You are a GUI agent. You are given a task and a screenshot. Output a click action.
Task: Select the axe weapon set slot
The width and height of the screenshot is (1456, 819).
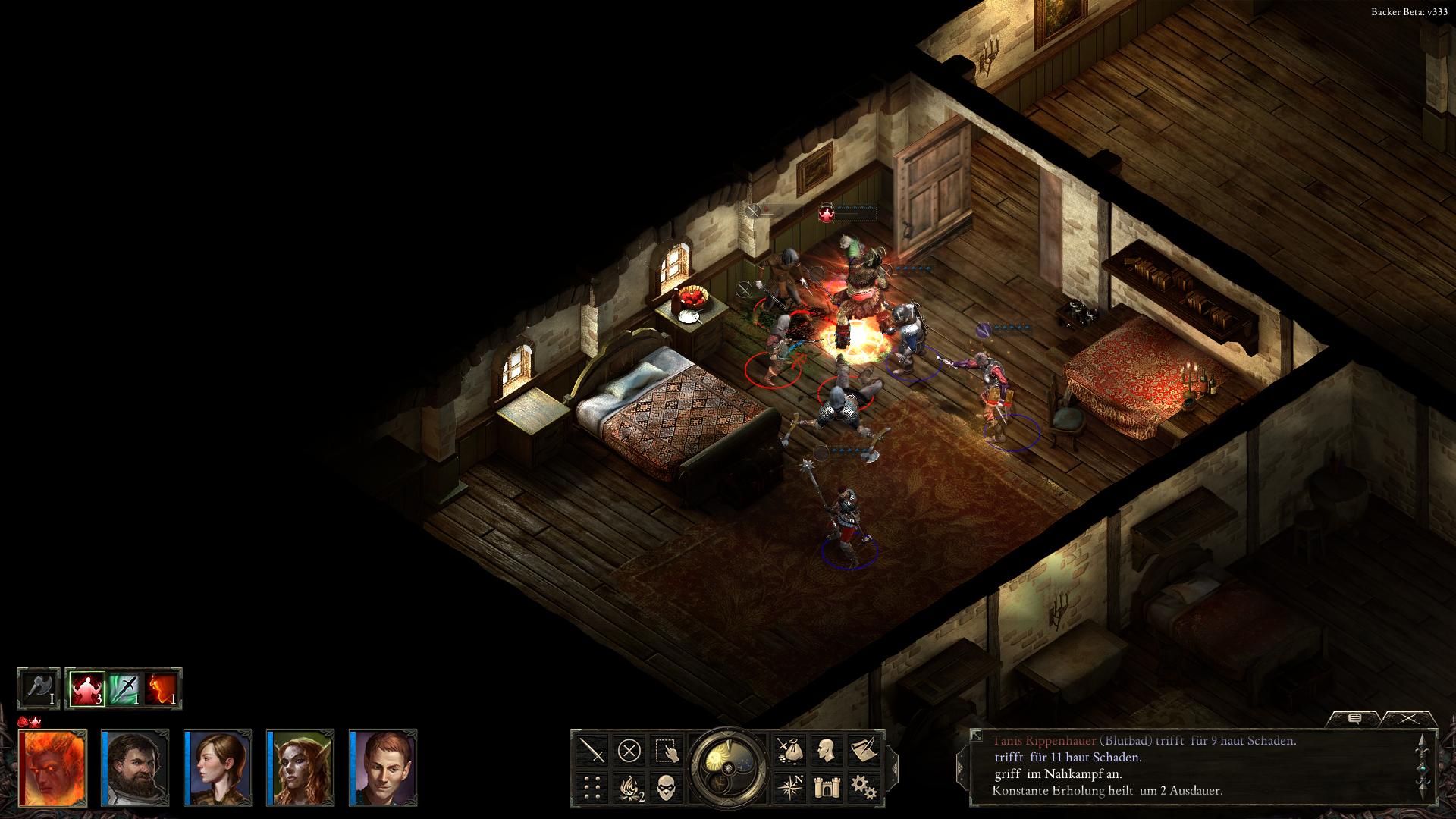click(x=39, y=689)
